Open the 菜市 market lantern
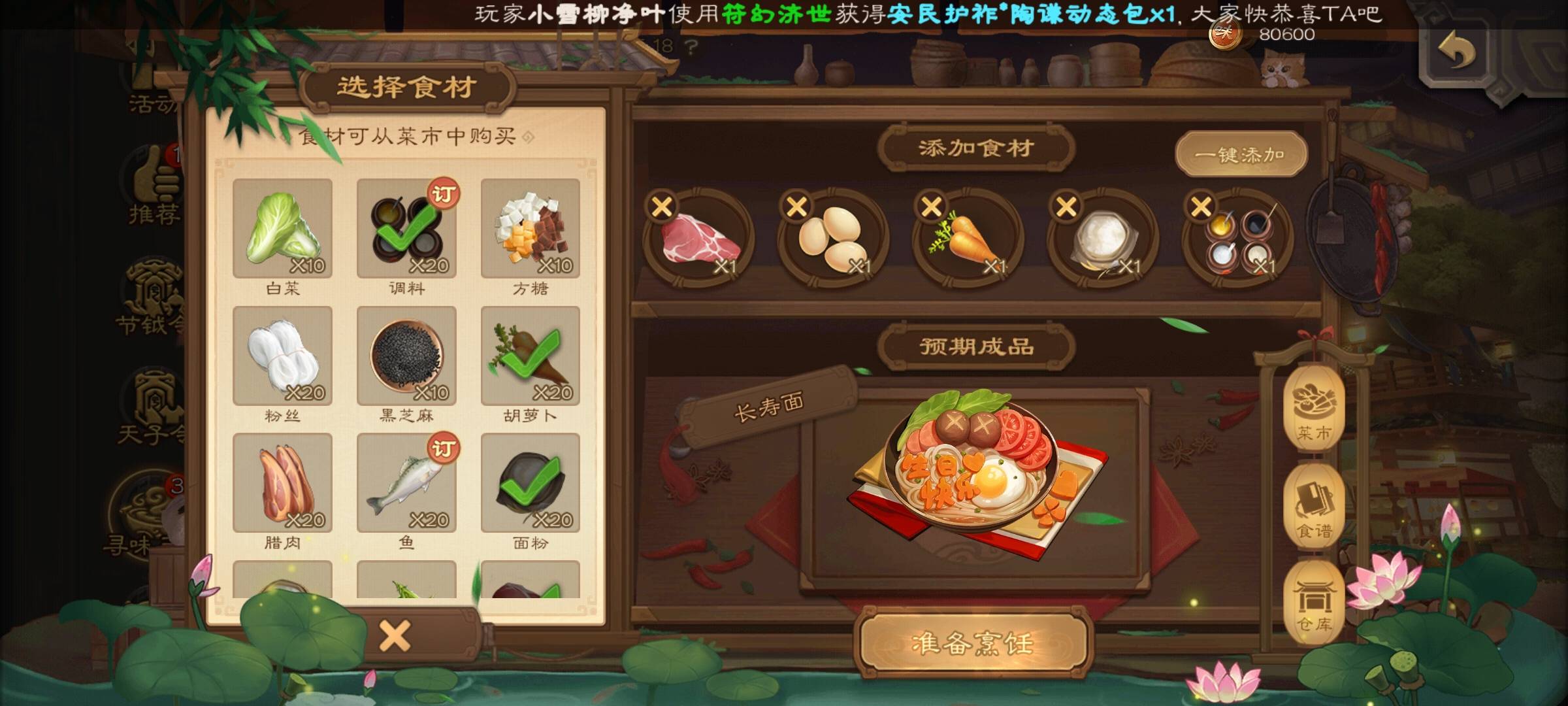The image size is (1568, 706). coord(1314,409)
